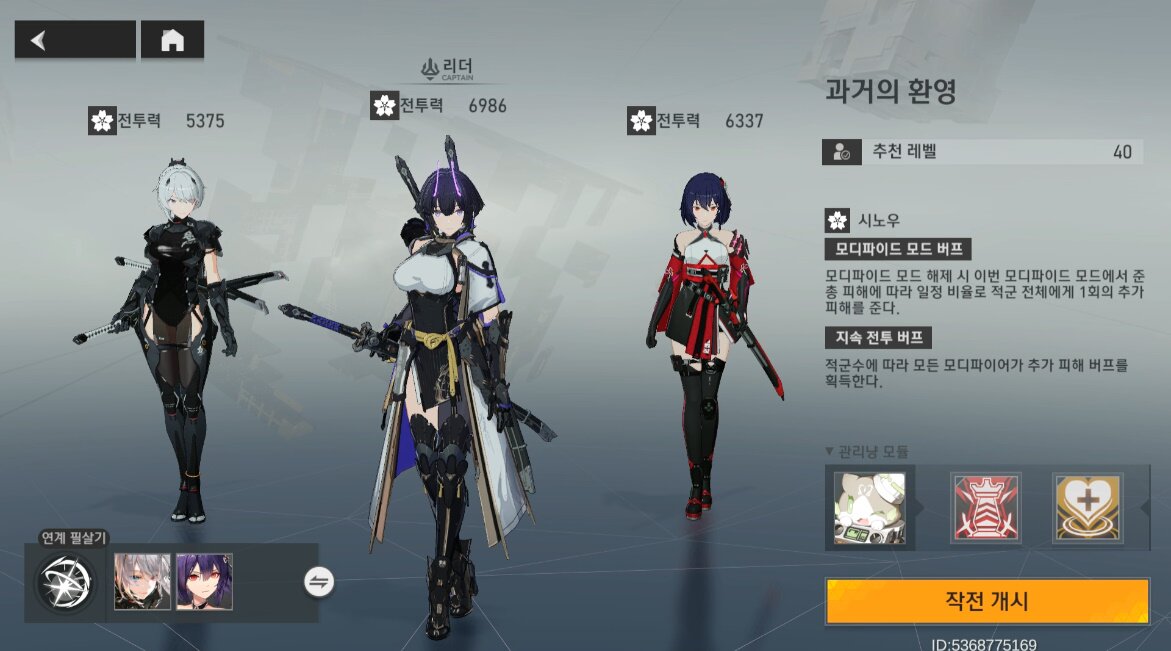This screenshot has height=651, width=1171.
Task: Open the 연계 필살기 chain skill icon
Action: [x=66, y=582]
